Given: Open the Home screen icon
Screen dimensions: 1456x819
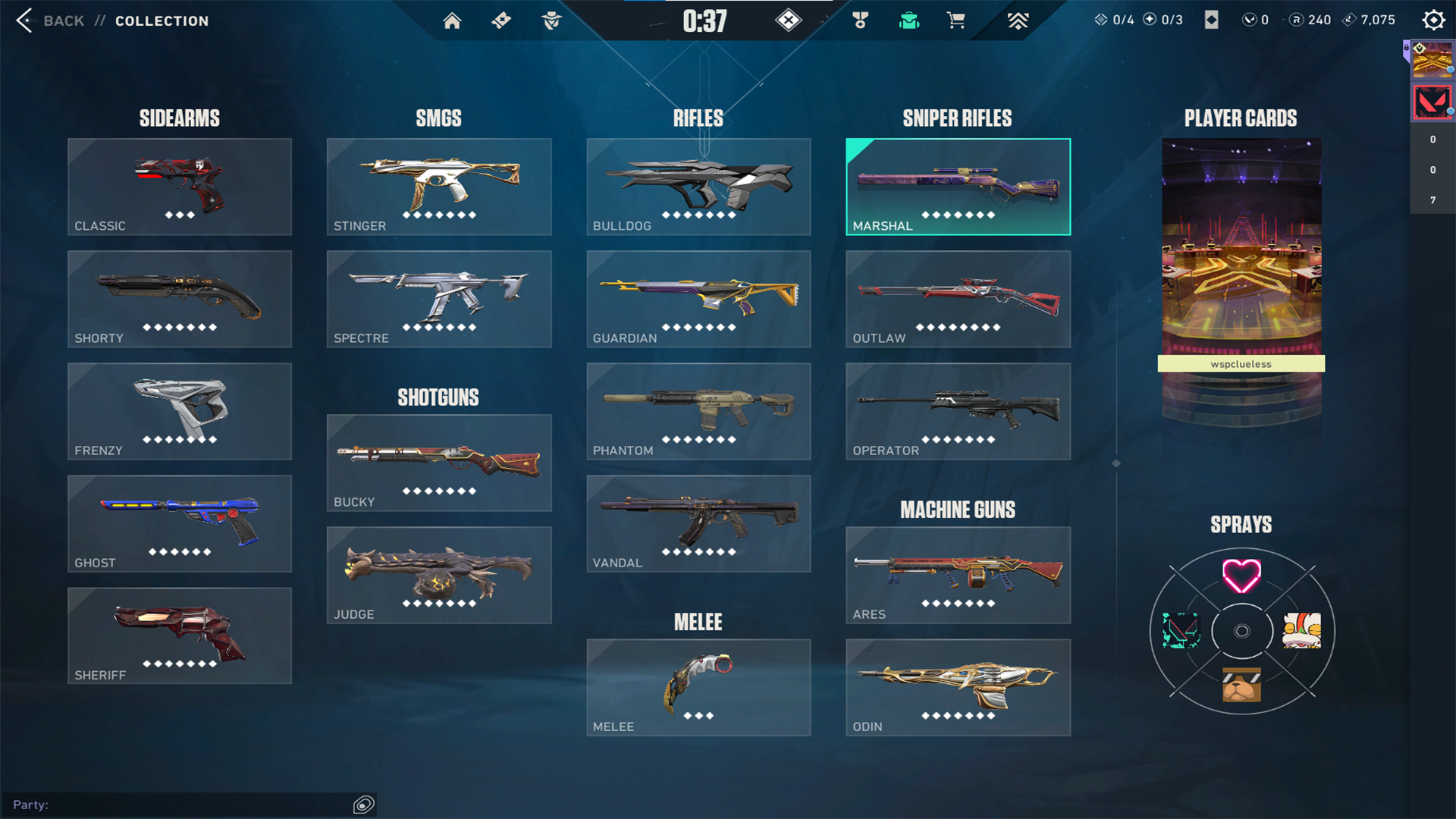Looking at the screenshot, I should pyautogui.click(x=453, y=20).
